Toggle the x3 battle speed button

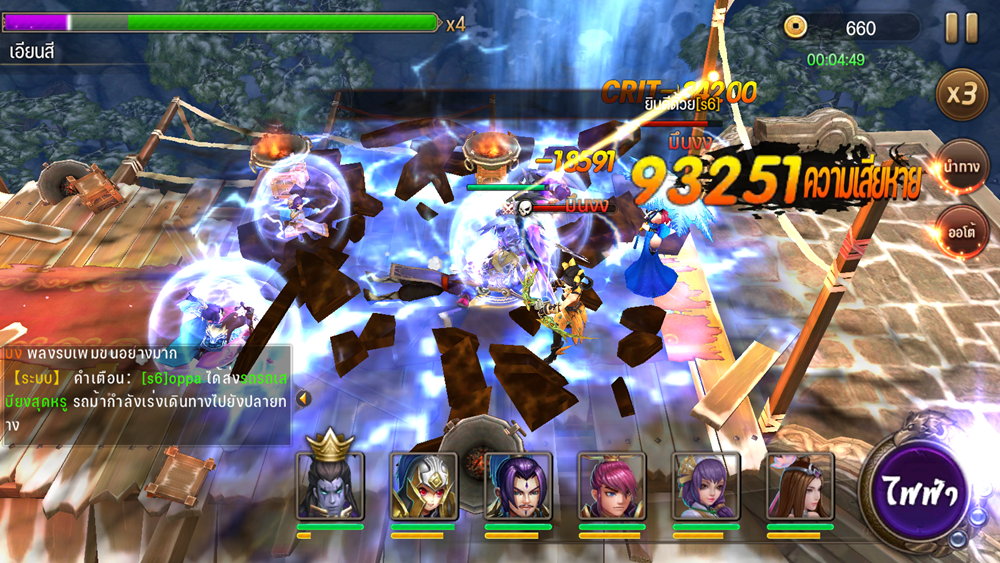pyautogui.click(x=961, y=95)
